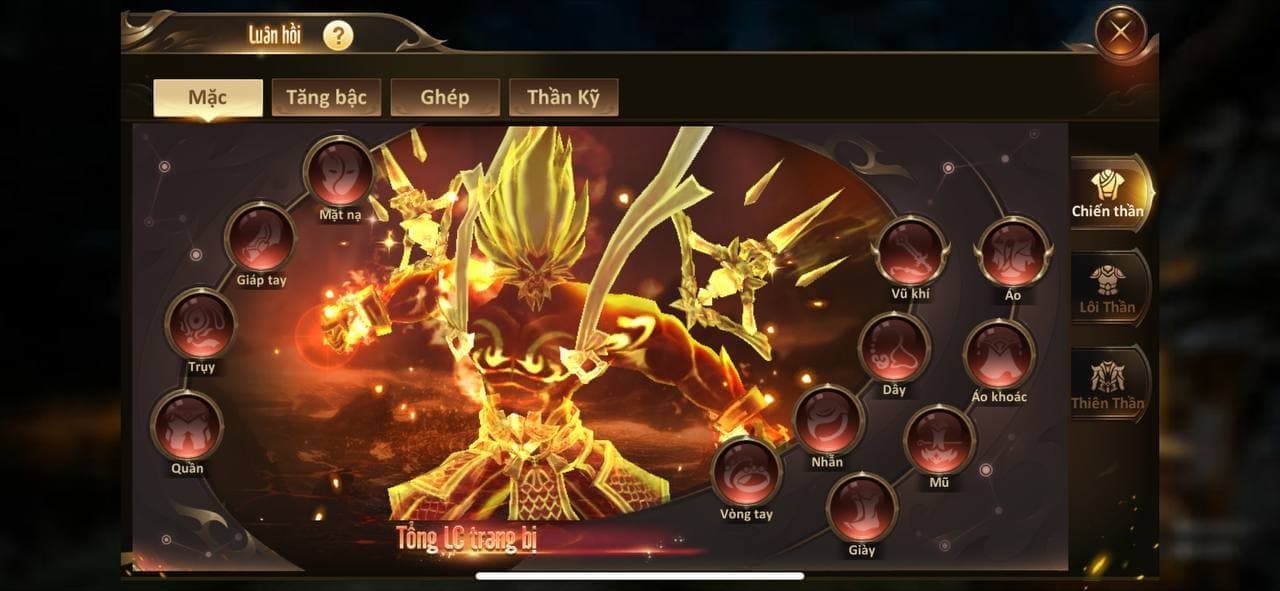Viewport: 1280px width, 591px height.
Task: Open the Vũ khí weapon slot
Action: (911, 250)
